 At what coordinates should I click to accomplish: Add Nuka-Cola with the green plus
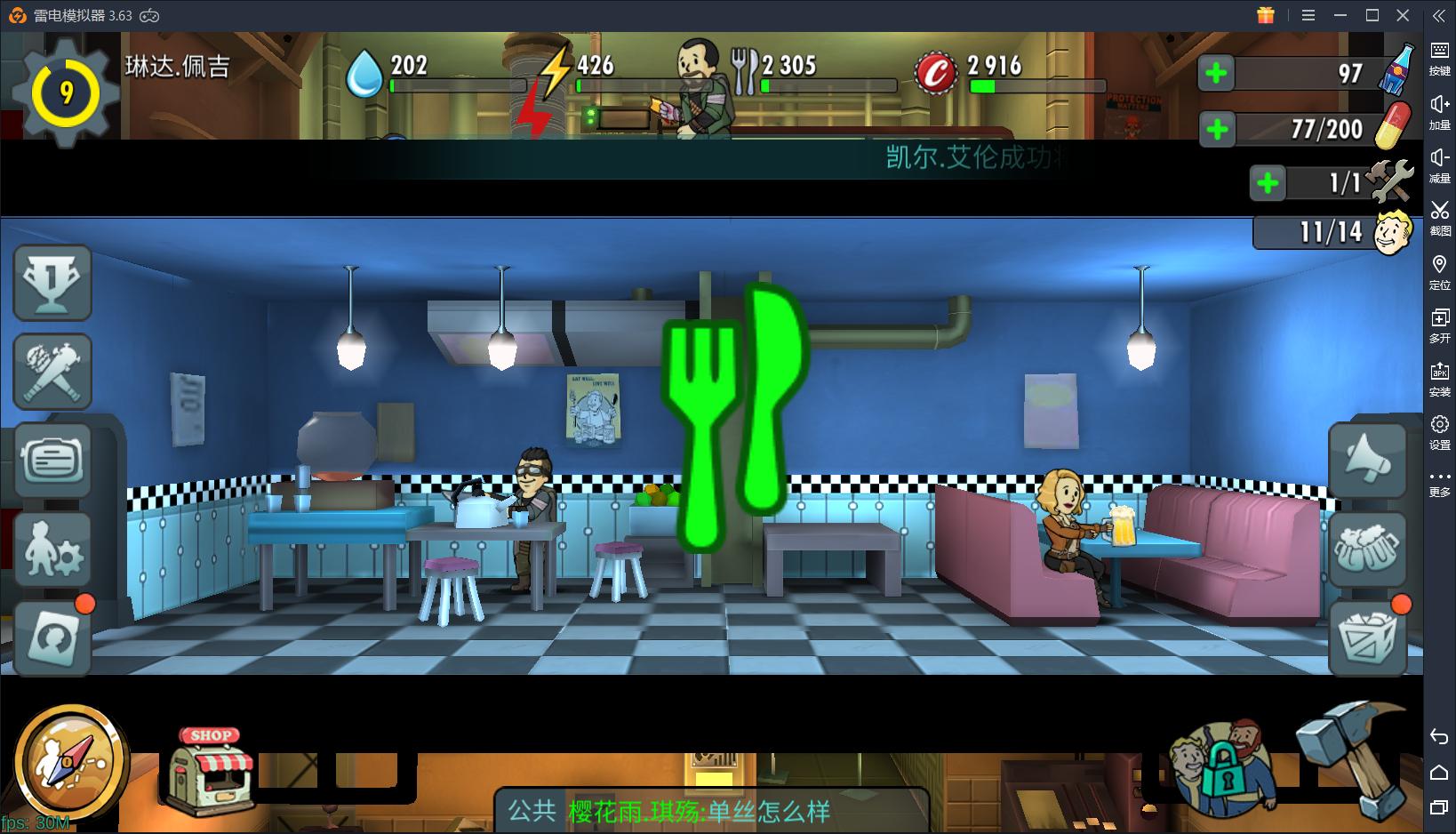click(x=1216, y=74)
